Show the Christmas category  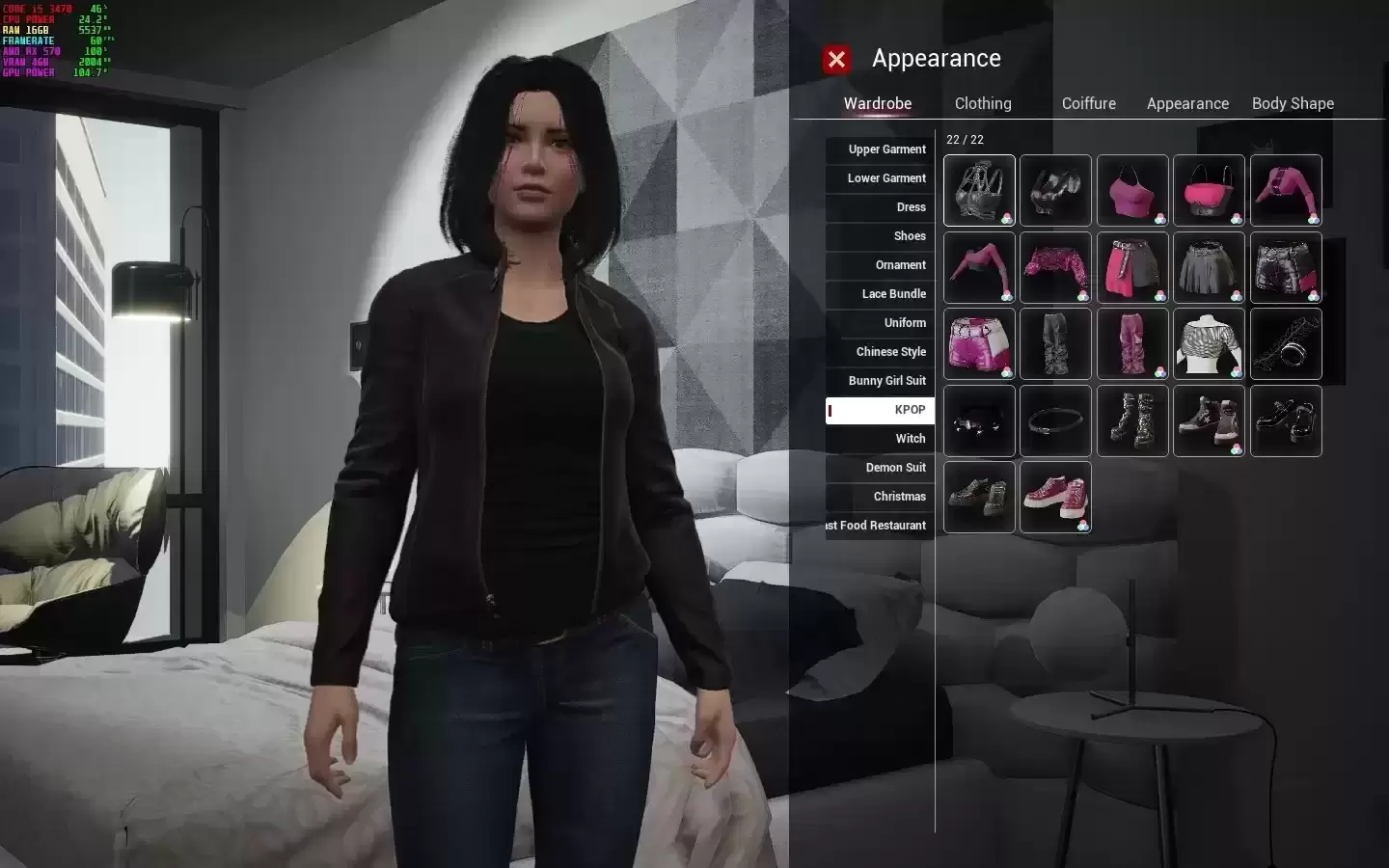(880, 497)
